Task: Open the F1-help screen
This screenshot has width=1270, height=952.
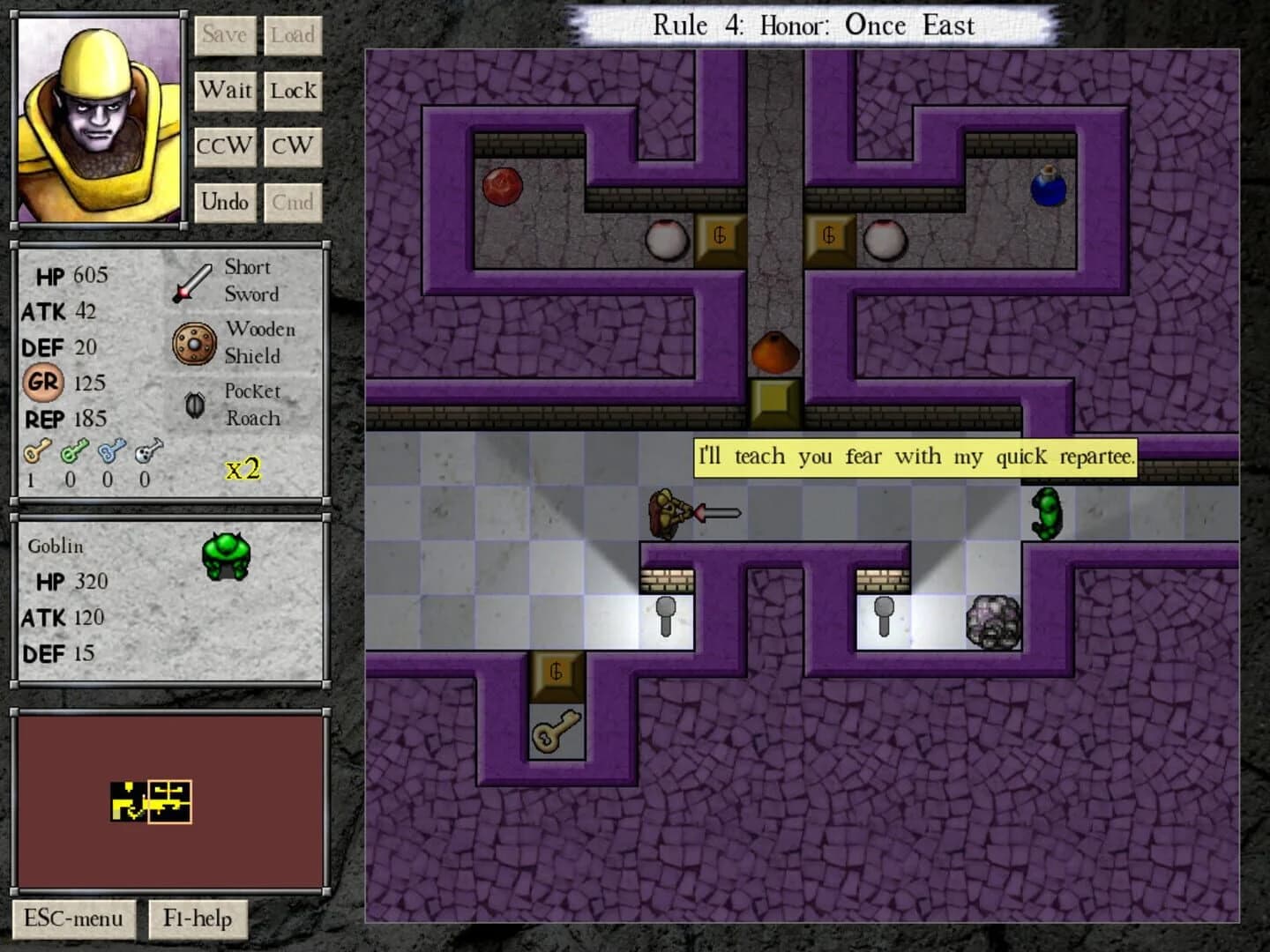Action: click(198, 919)
